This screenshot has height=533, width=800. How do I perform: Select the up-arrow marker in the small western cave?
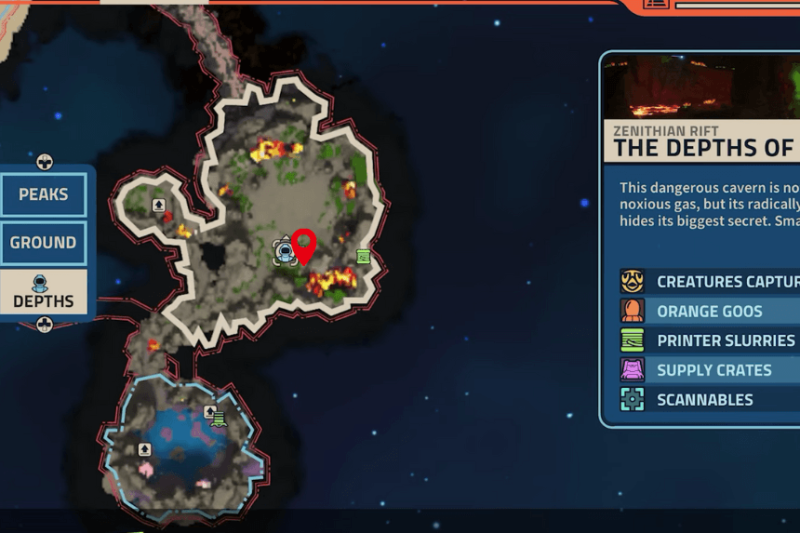point(158,205)
